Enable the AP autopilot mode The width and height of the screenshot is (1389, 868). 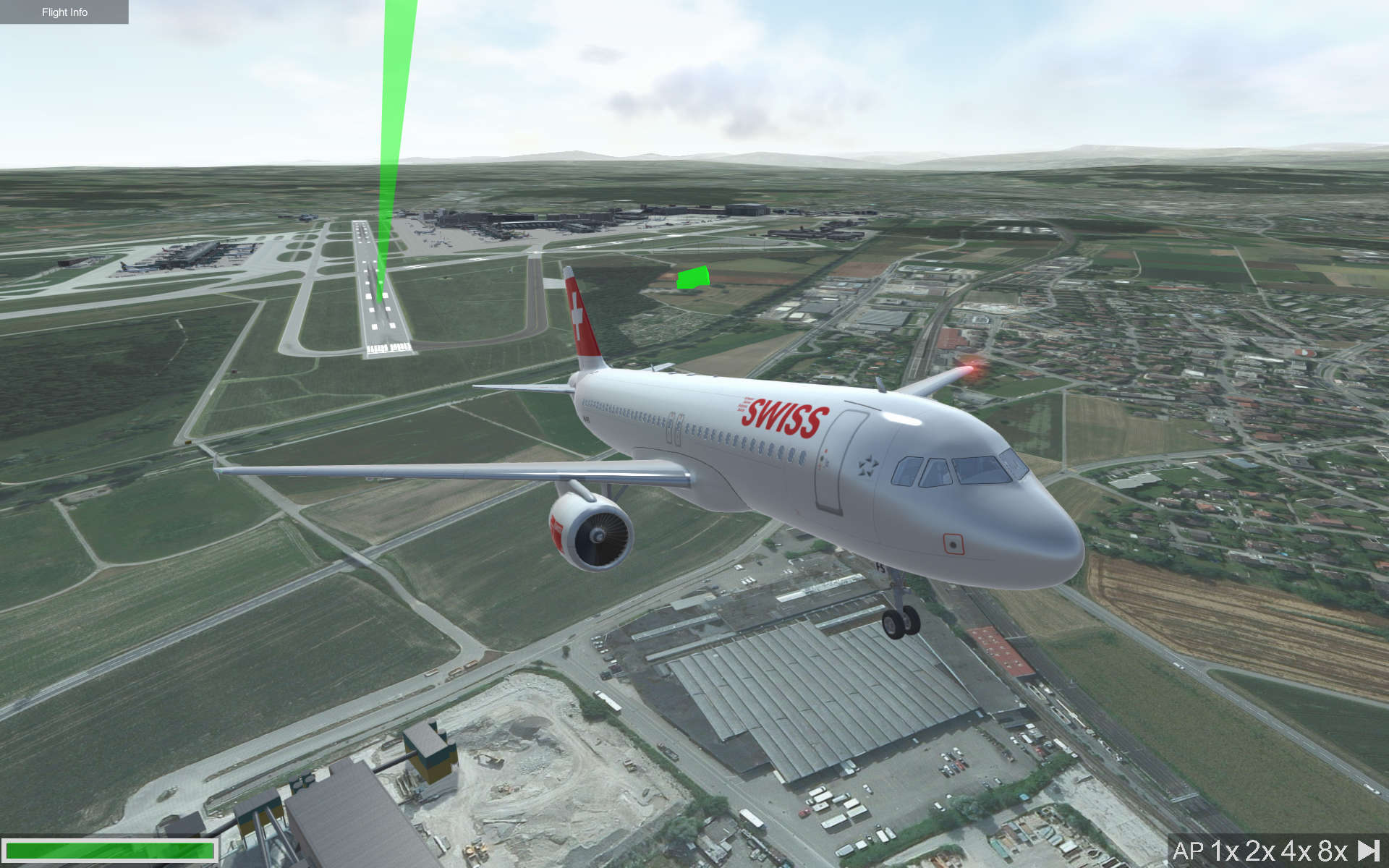click(1190, 850)
